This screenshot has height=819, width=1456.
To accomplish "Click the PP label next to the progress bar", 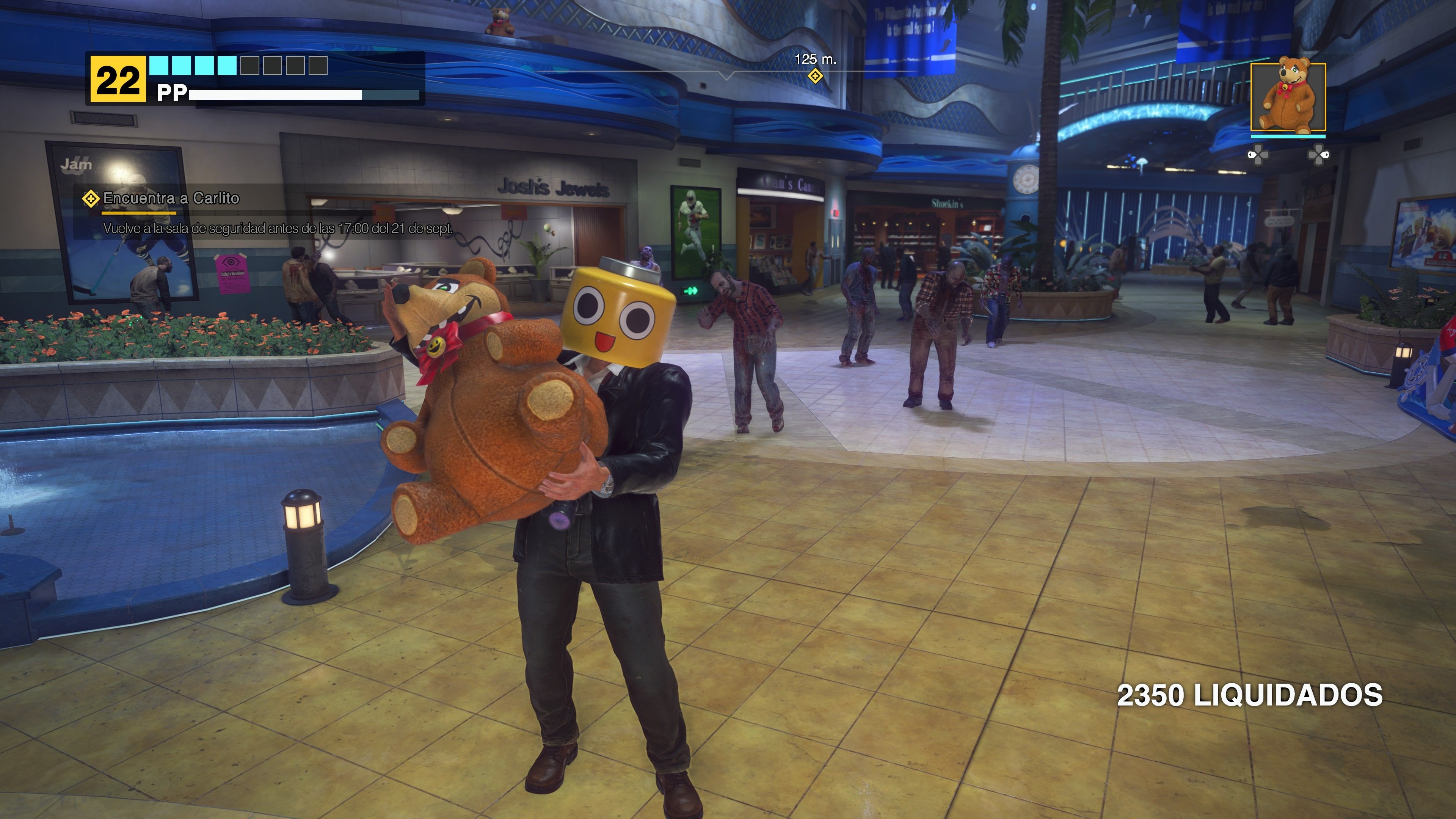I will [x=173, y=93].
